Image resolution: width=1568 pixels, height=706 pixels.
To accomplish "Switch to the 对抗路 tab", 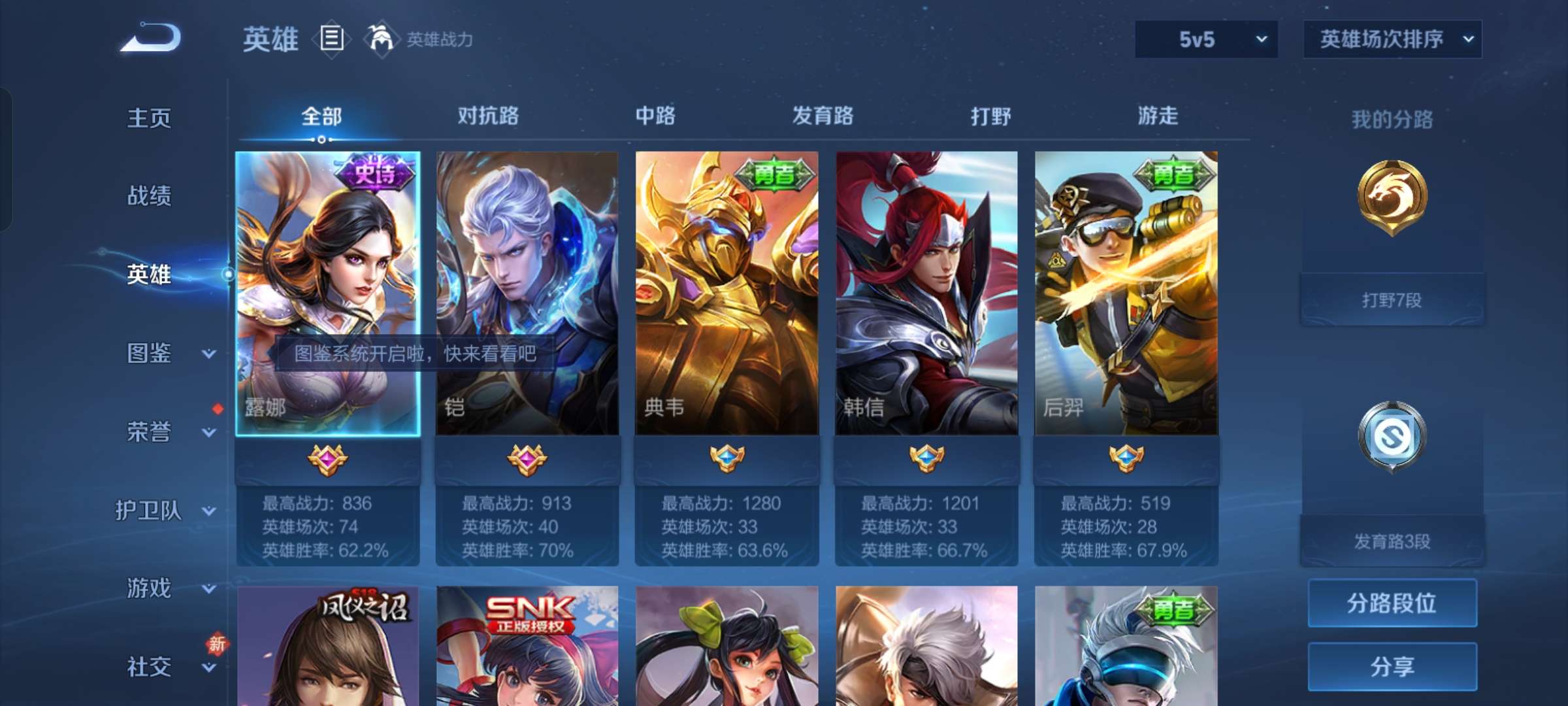I will tap(489, 116).
